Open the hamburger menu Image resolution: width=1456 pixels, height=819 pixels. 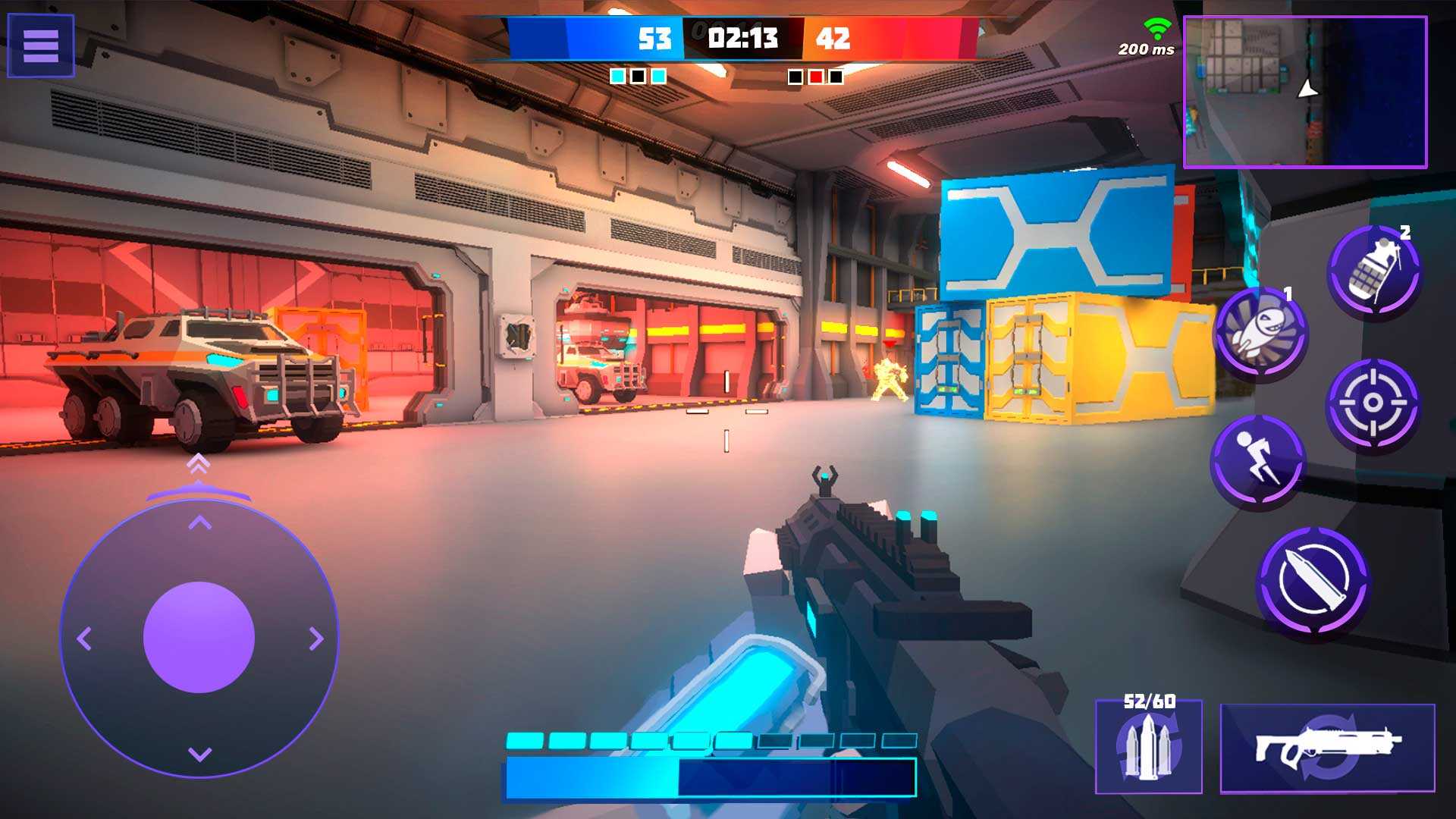(41, 45)
